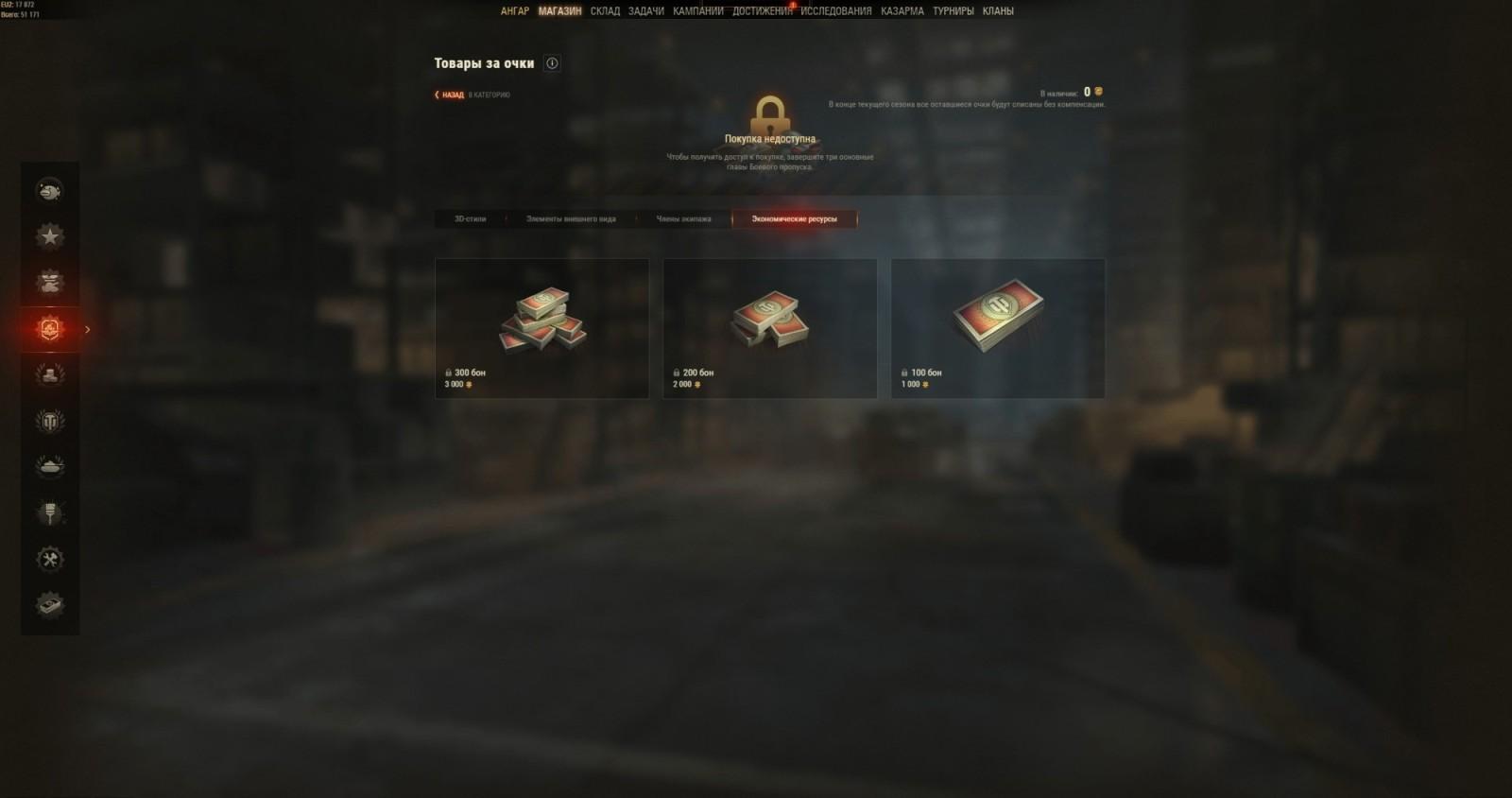Select the 300 бон bonds bundle card
This screenshot has width=1512, height=798.
click(541, 327)
